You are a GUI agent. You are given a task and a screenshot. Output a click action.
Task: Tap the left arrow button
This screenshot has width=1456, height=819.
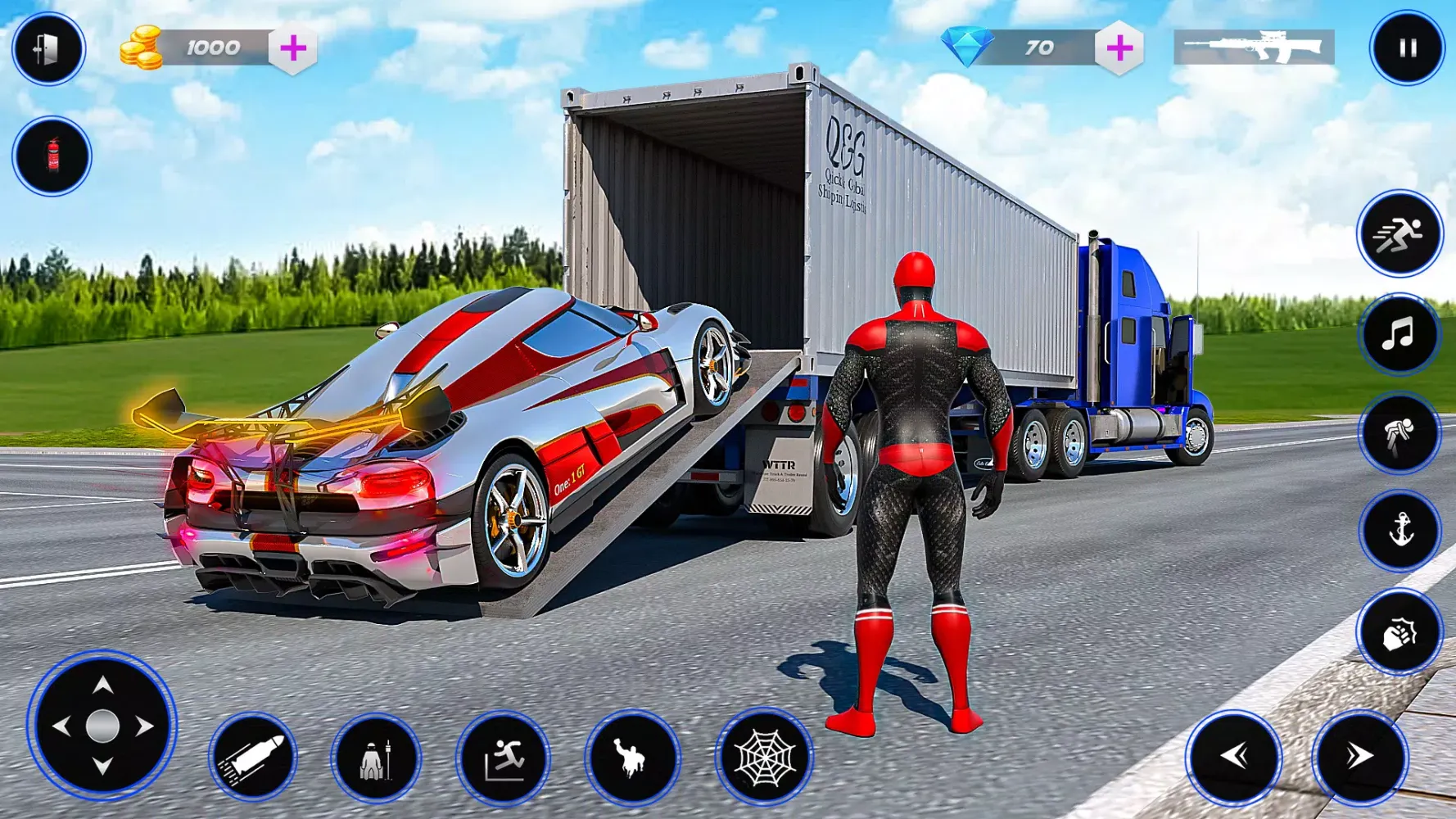pos(1234,757)
